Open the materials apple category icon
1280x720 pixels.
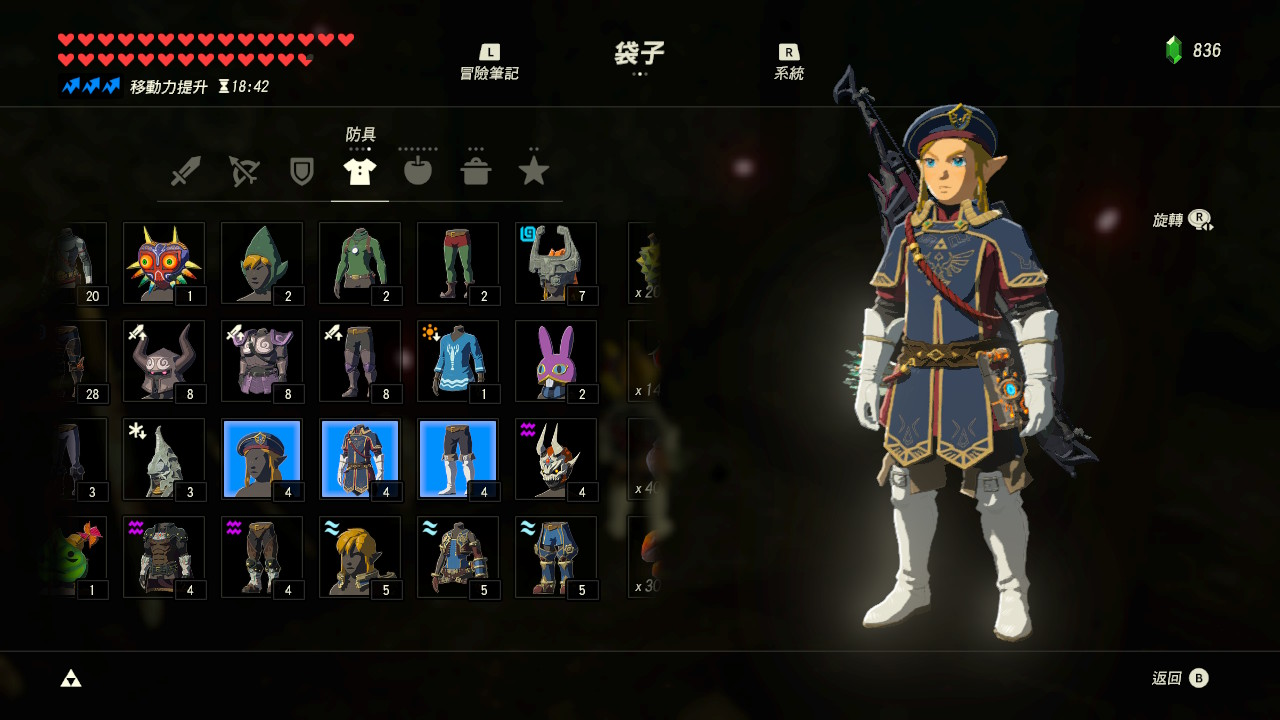point(417,170)
